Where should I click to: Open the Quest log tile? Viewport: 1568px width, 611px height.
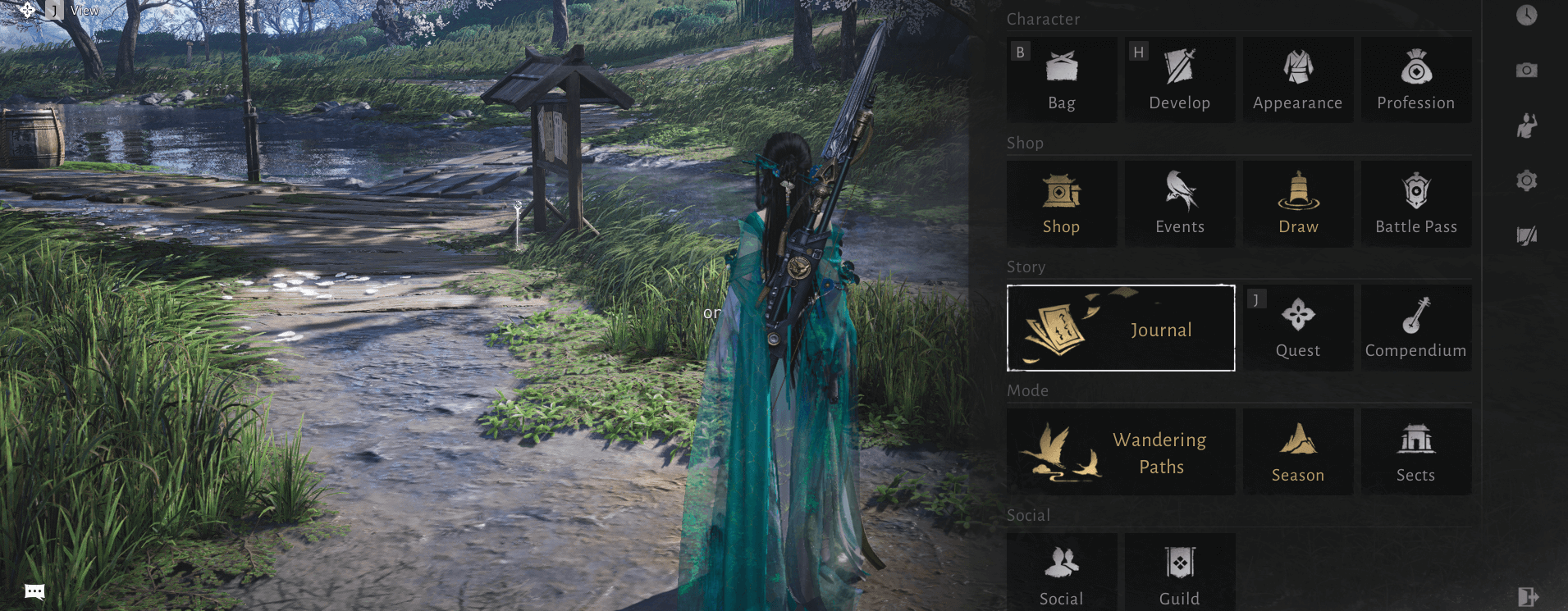point(1297,328)
